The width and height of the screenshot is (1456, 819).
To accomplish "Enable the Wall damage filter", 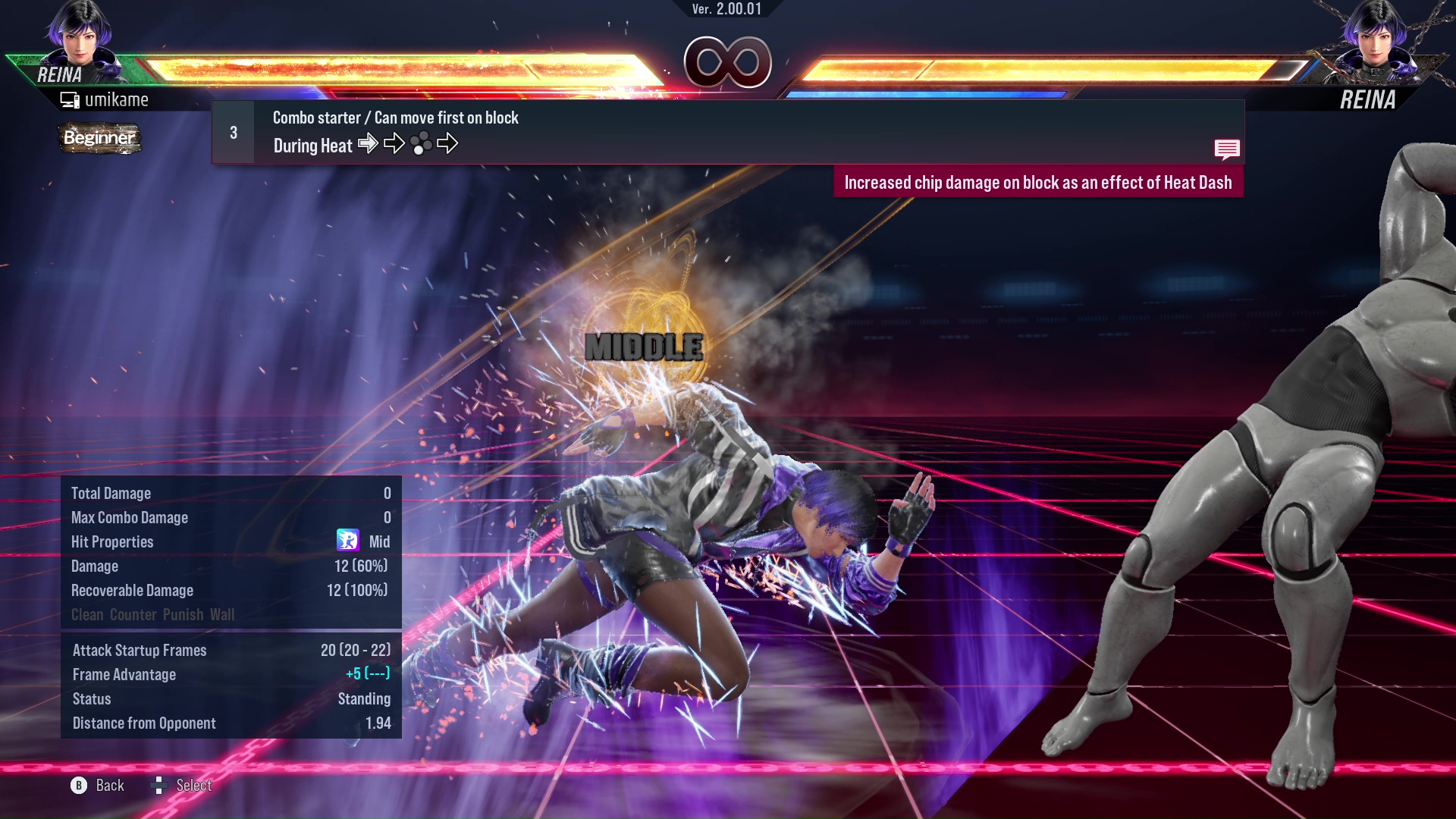I will (224, 614).
